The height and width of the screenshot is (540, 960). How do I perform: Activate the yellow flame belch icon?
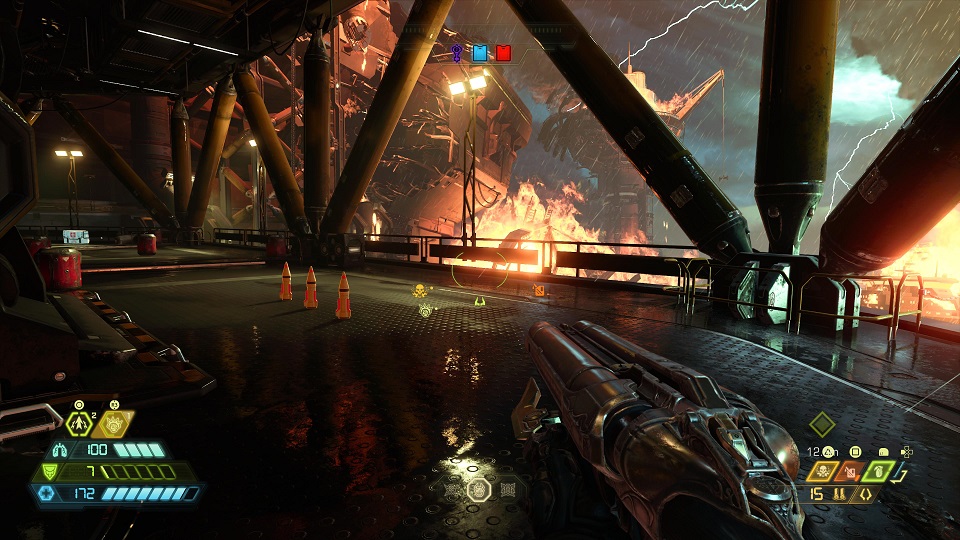114,425
